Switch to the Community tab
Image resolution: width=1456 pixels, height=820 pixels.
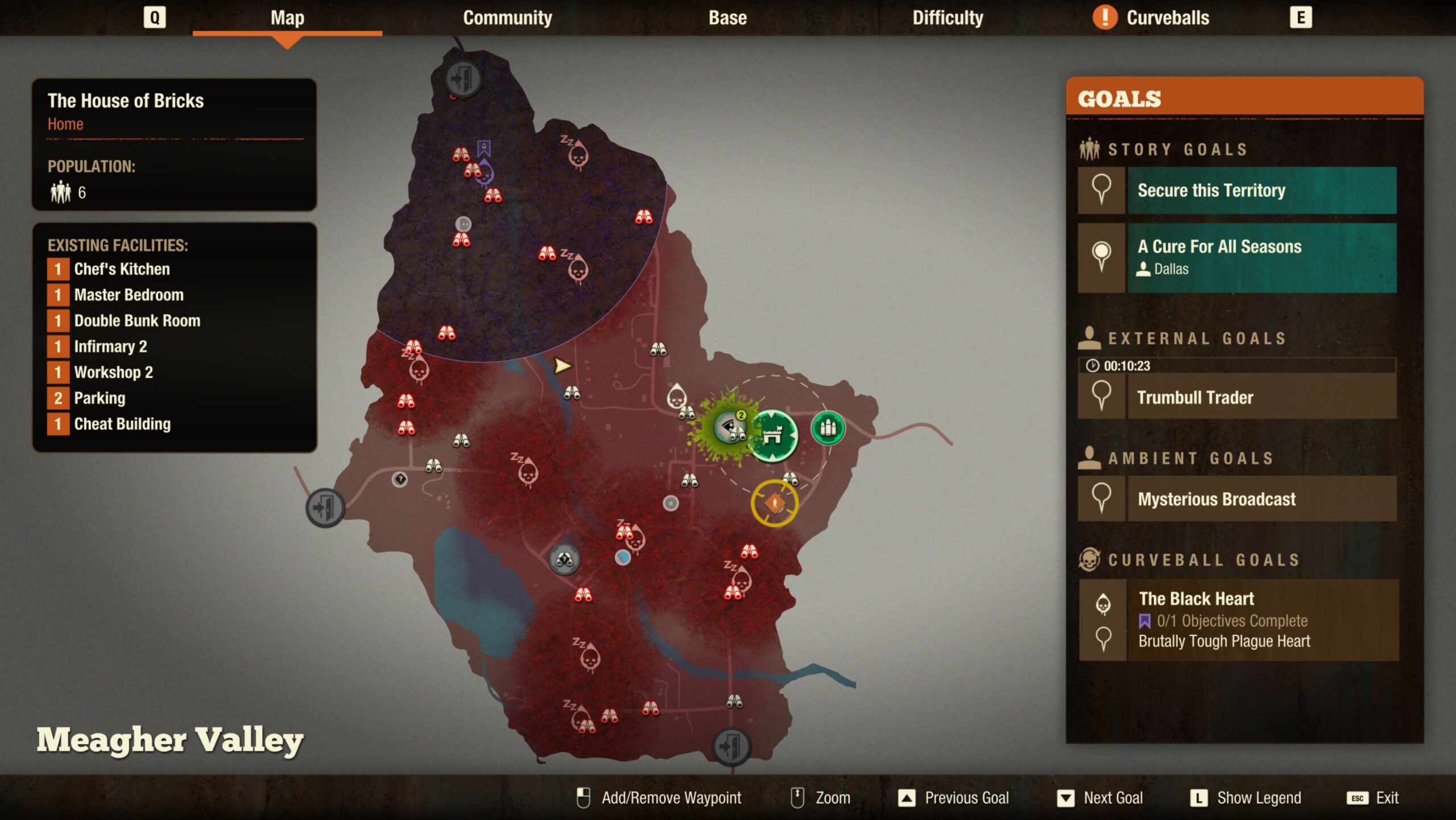click(x=507, y=18)
